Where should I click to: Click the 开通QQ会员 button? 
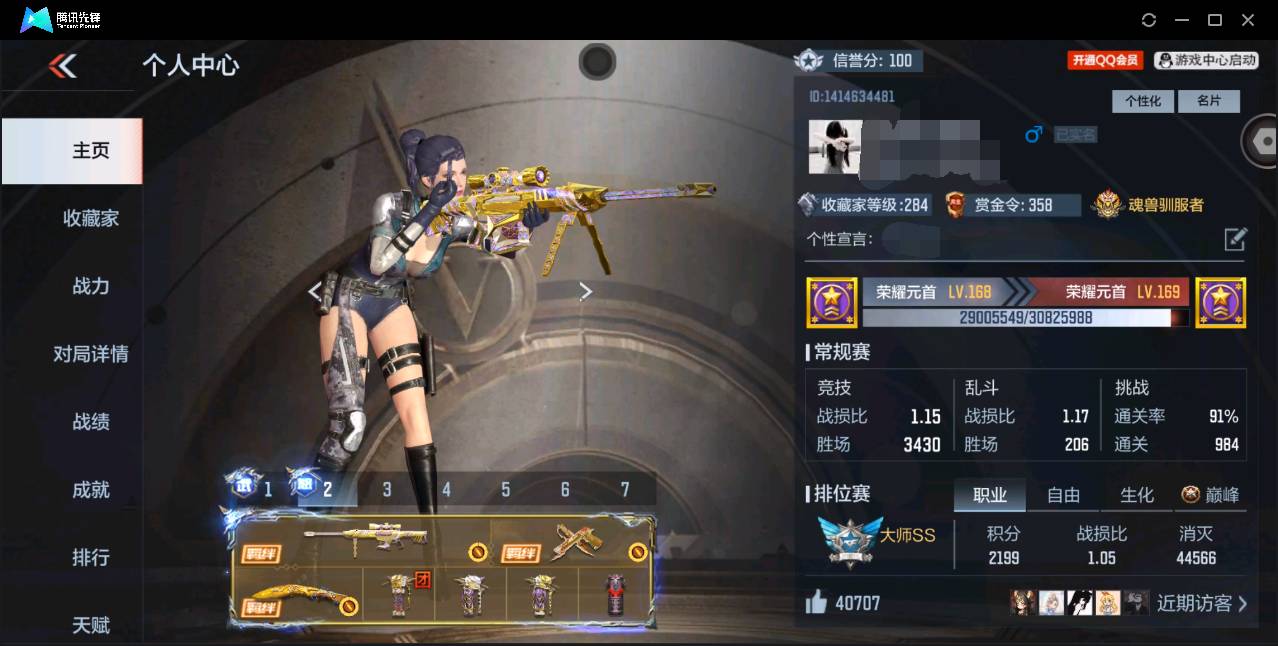click(x=1105, y=61)
